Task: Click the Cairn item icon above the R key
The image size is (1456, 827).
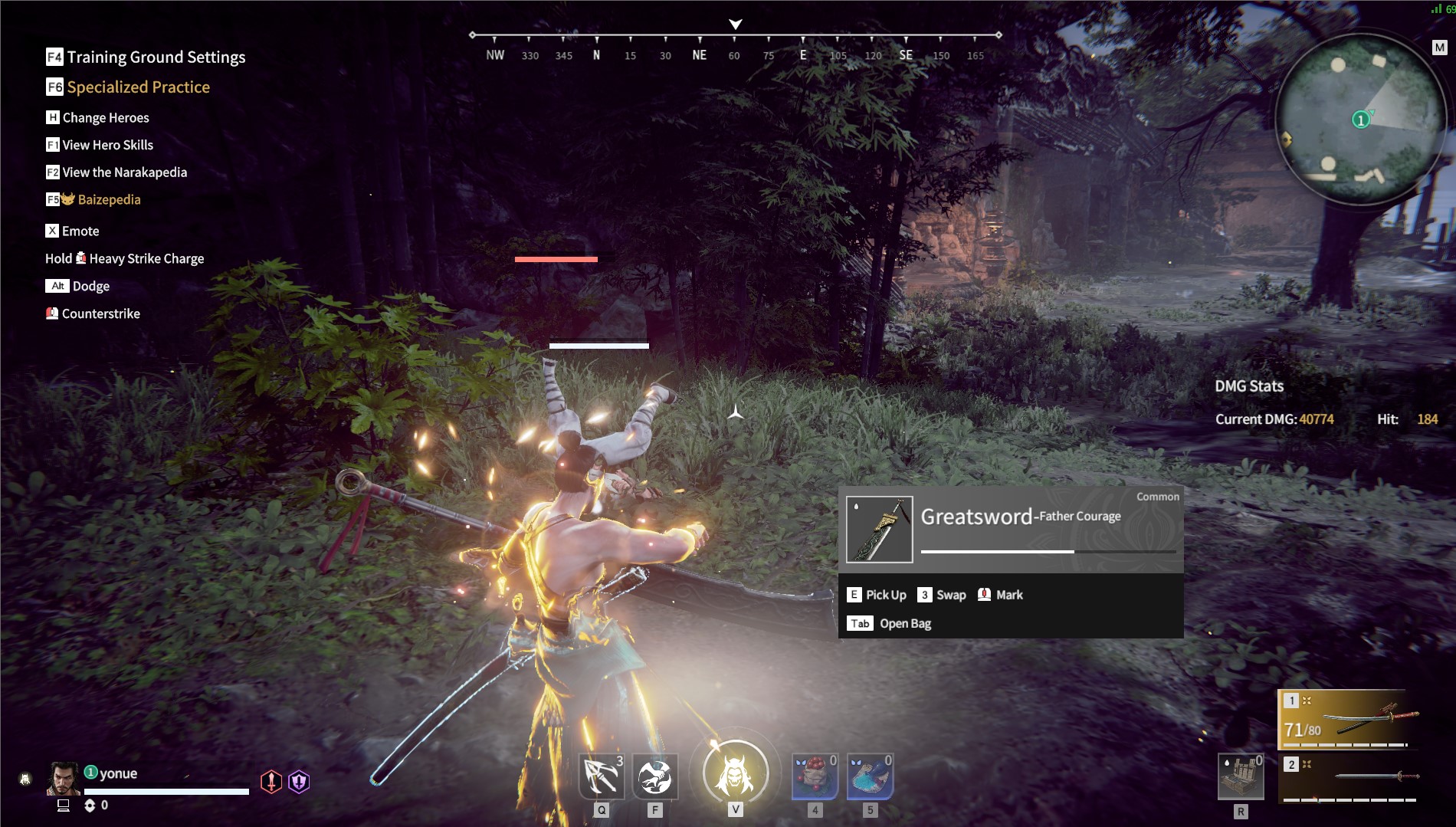Action: (1241, 776)
